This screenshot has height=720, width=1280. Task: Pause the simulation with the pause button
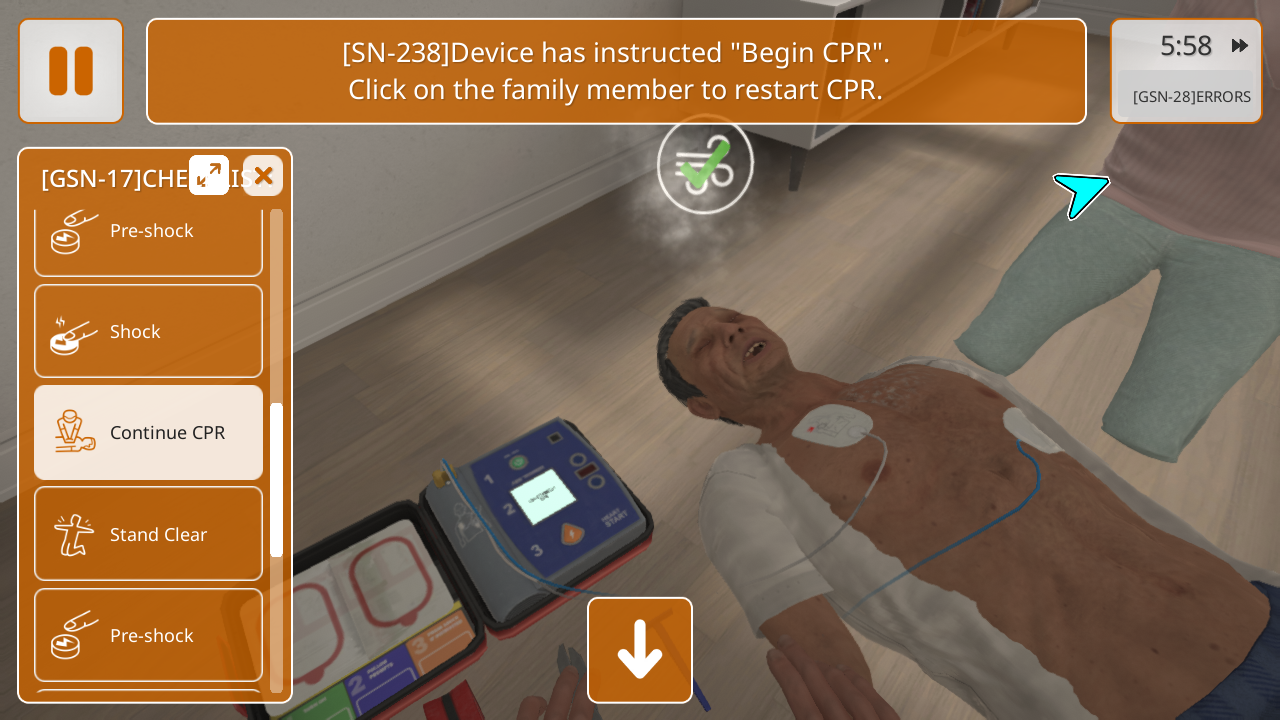71,71
